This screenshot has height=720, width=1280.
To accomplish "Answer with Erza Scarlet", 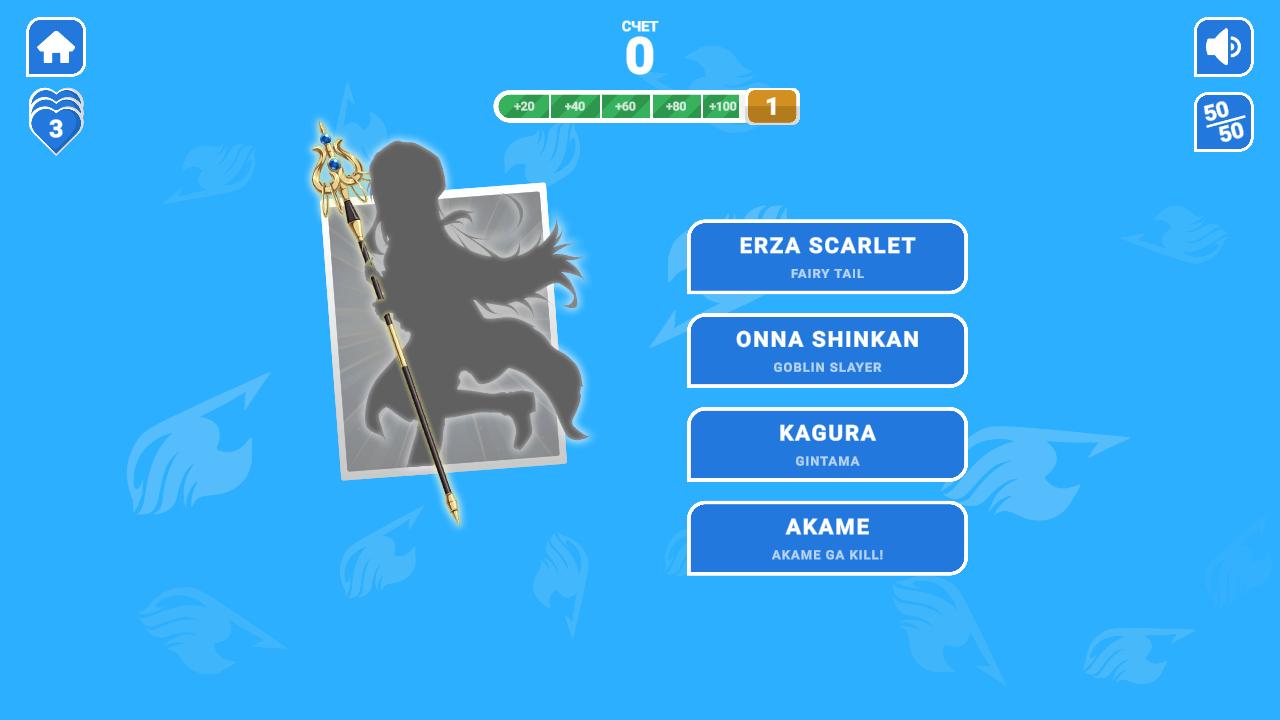I will (827, 256).
